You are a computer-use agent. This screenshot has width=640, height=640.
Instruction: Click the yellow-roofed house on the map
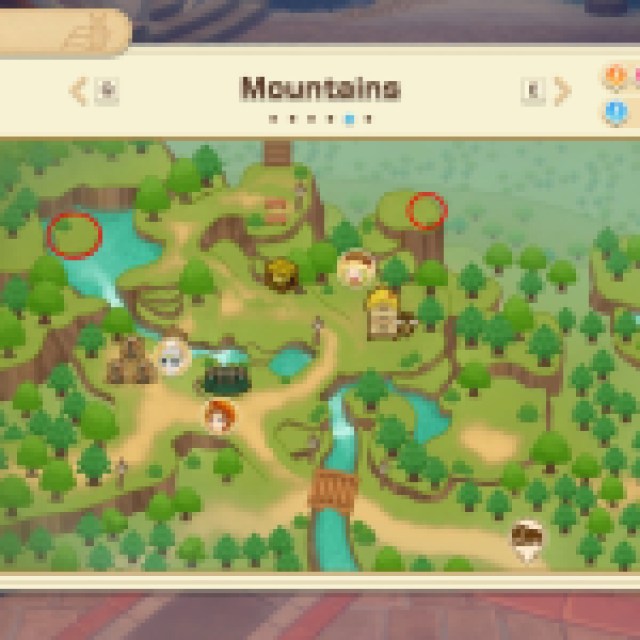(382, 313)
